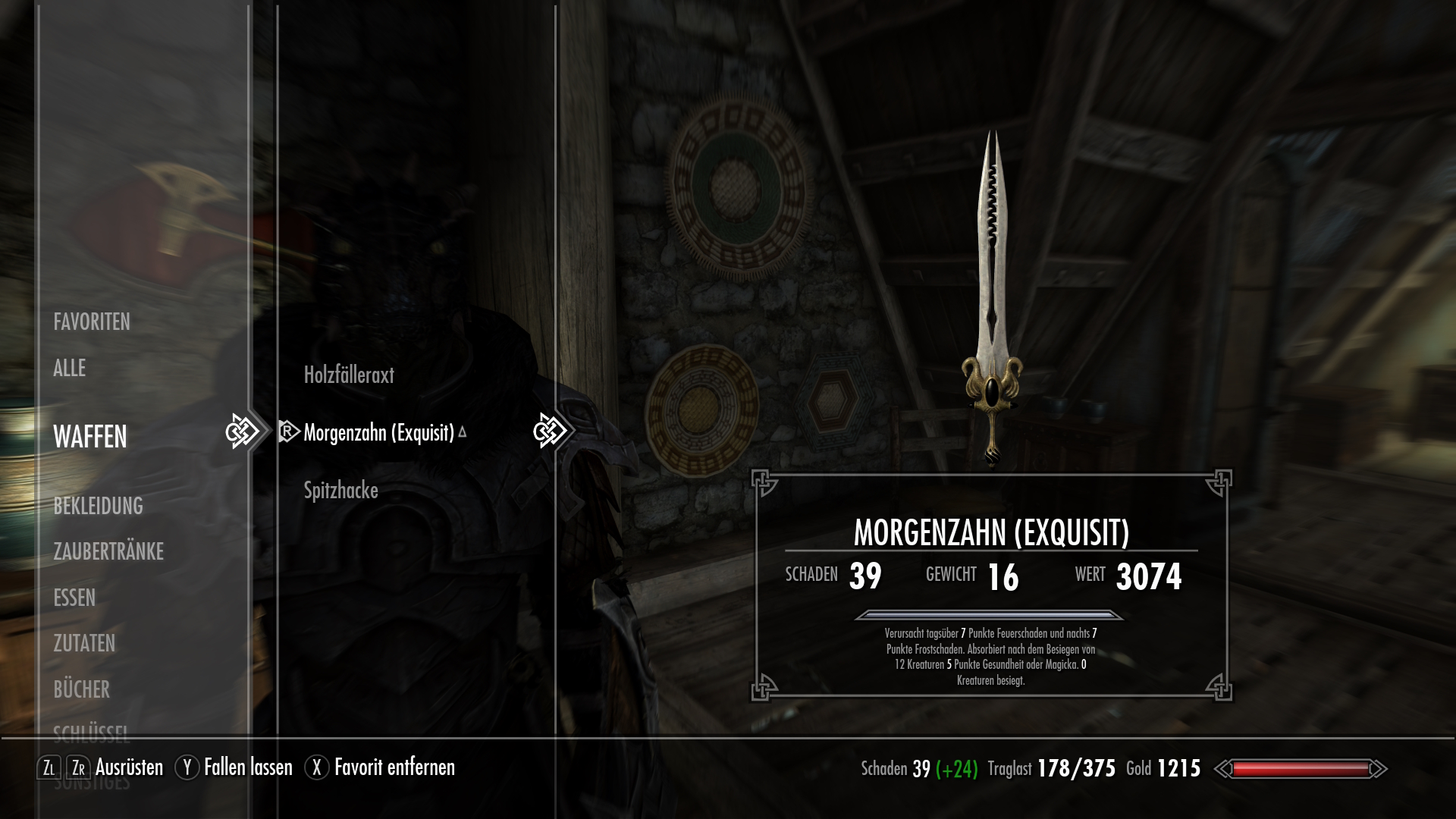Select Holzfälleraxt in the weapon list
The image size is (1456, 819).
[x=349, y=375]
